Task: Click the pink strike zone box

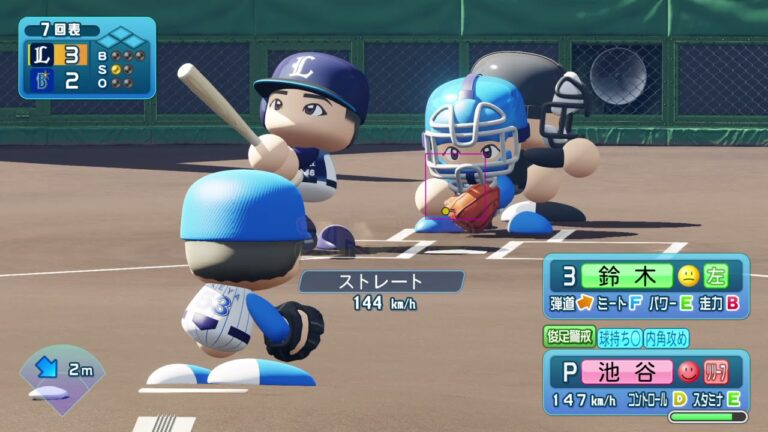Action: [x=455, y=185]
